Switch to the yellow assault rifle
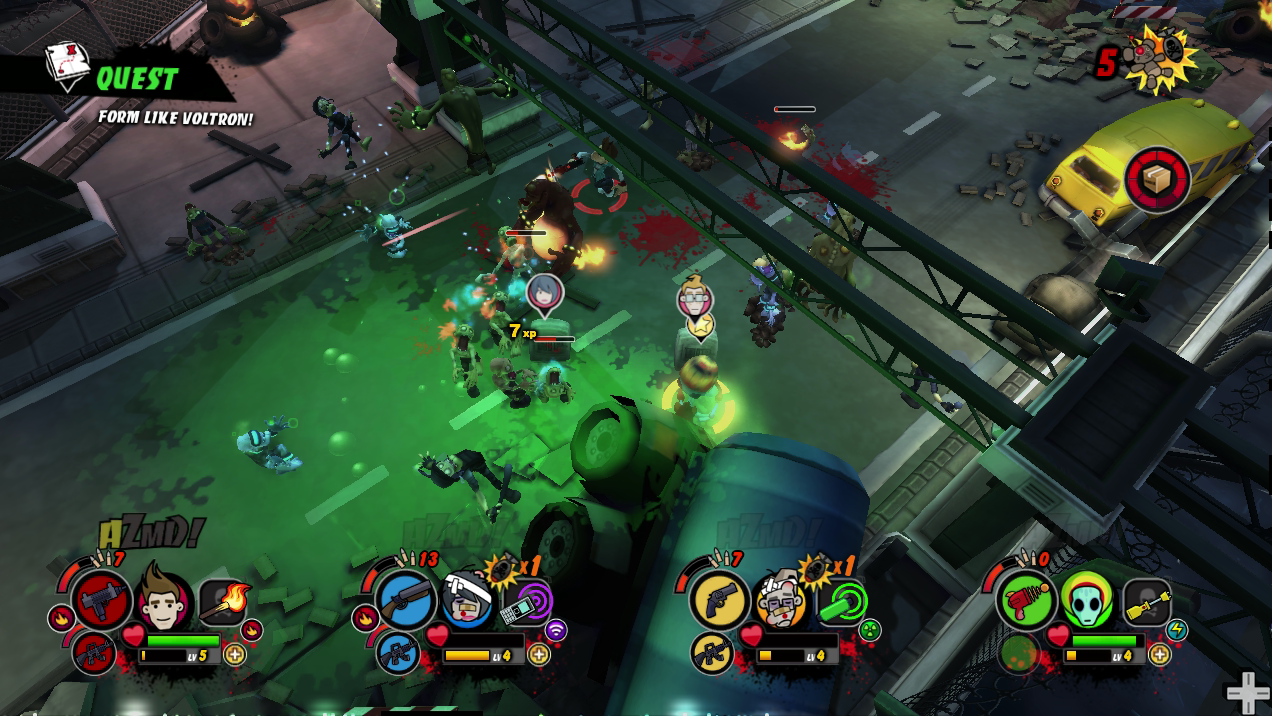The height and width of the screenshot is (716, 1272). [x=712, y=654]
